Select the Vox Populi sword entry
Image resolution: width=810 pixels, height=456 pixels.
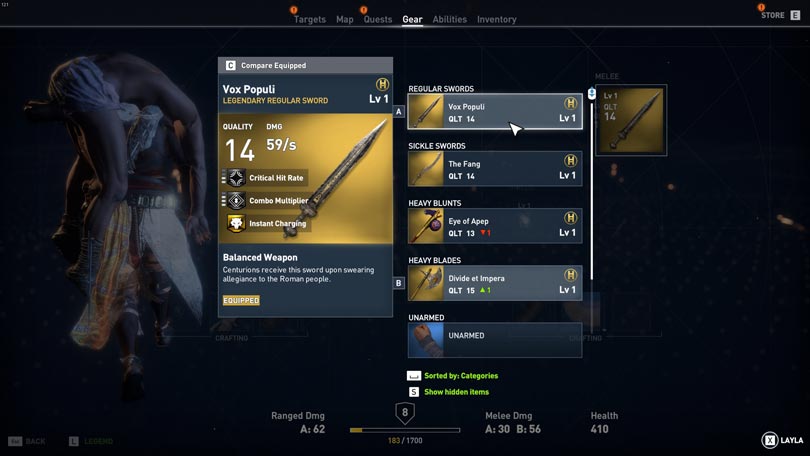494,112
